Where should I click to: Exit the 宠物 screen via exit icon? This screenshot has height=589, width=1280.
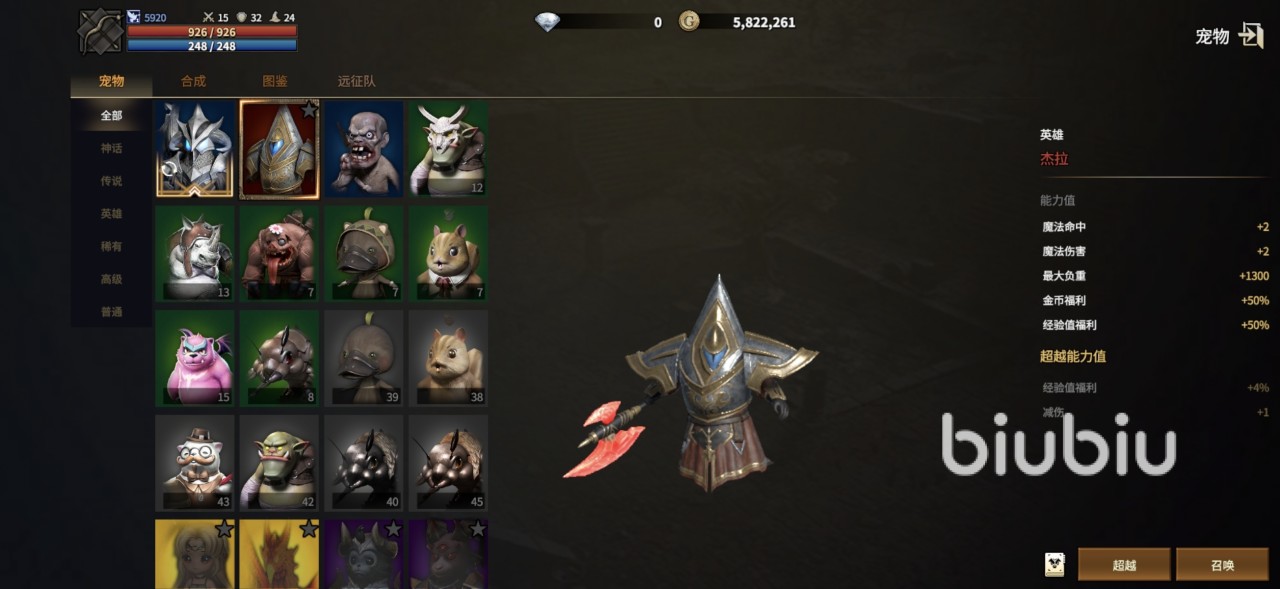pos(1251,36)
